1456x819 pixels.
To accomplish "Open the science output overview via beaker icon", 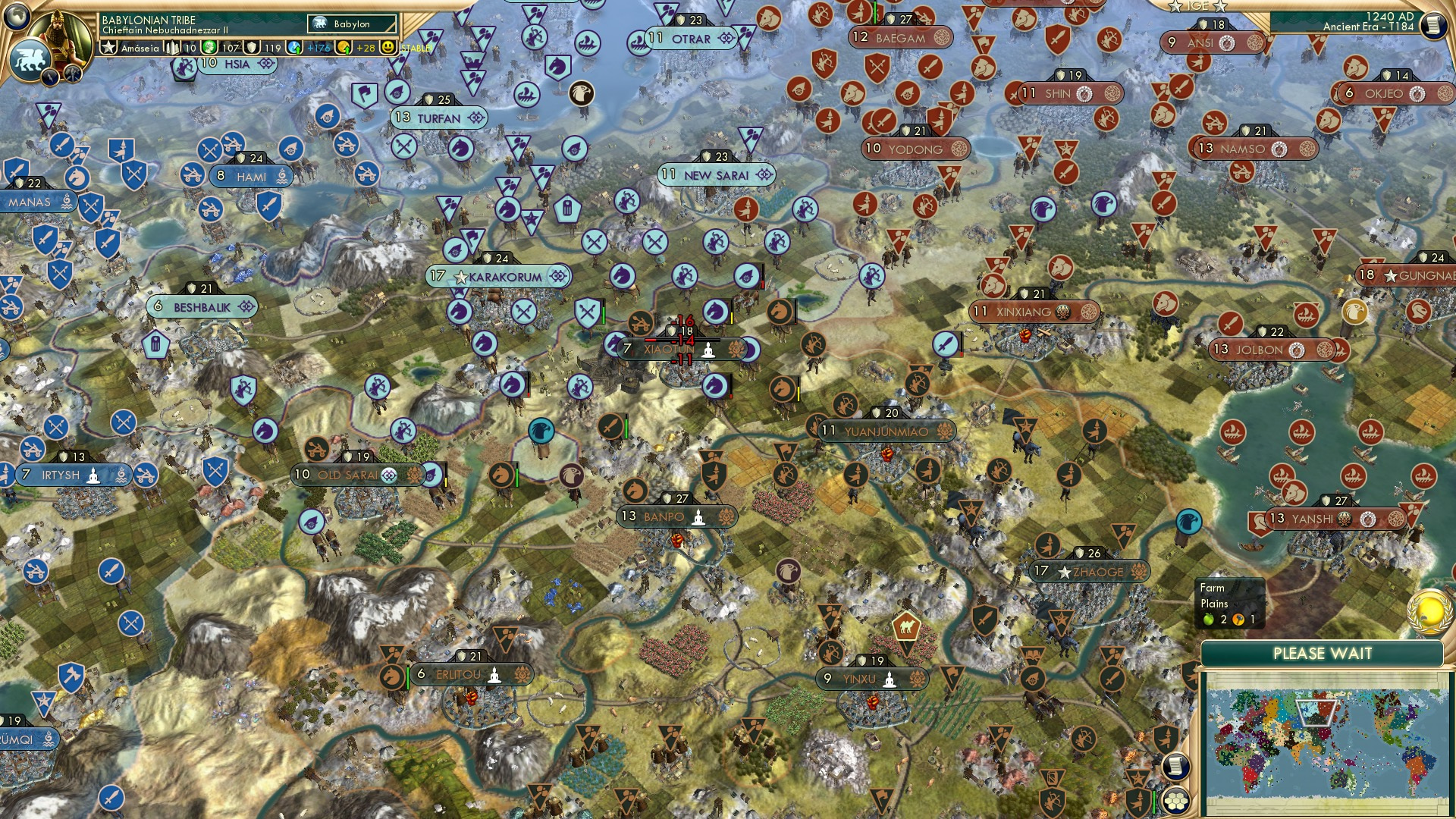I will click(293, 48).
